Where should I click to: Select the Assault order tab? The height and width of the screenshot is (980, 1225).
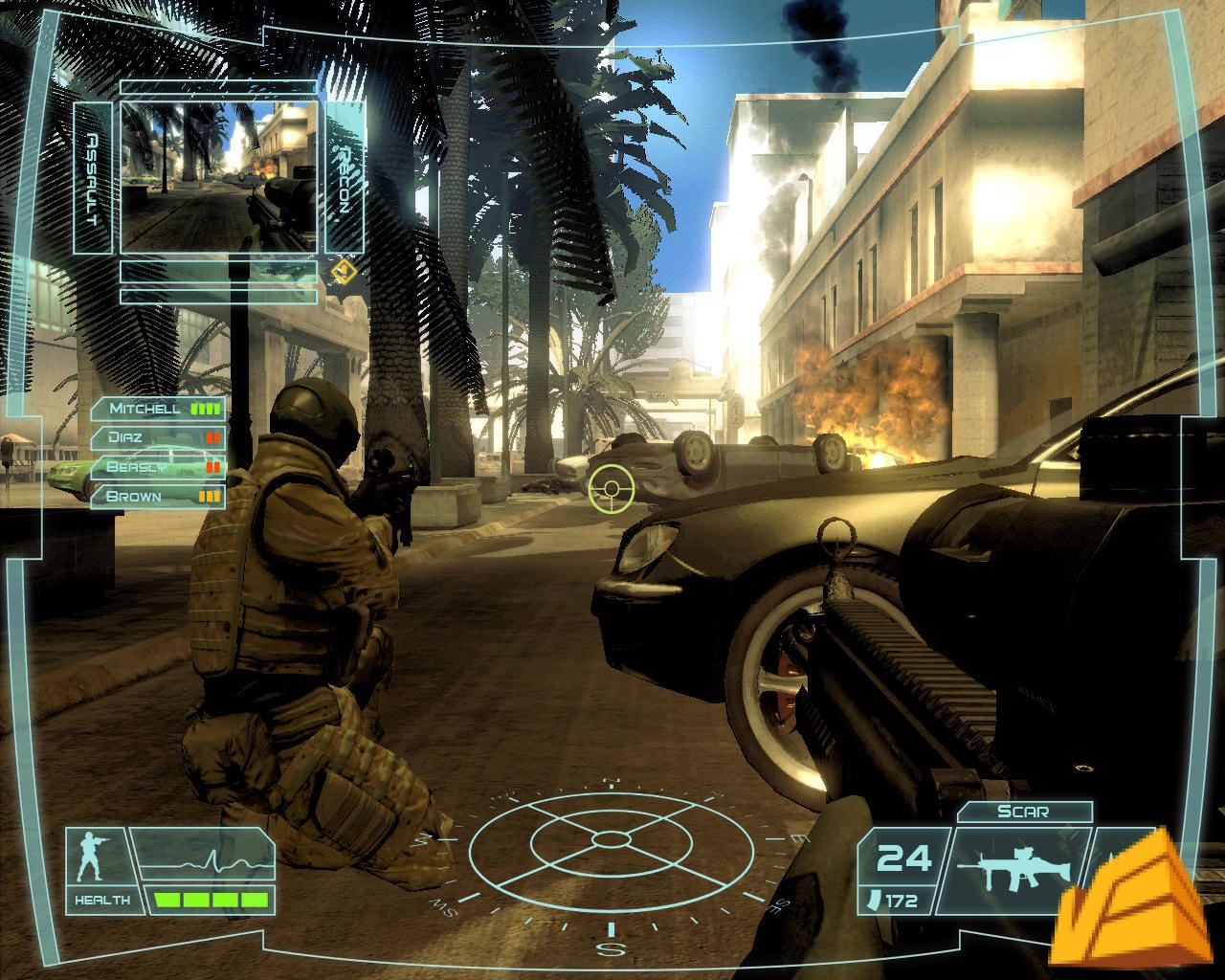[93, 179]
